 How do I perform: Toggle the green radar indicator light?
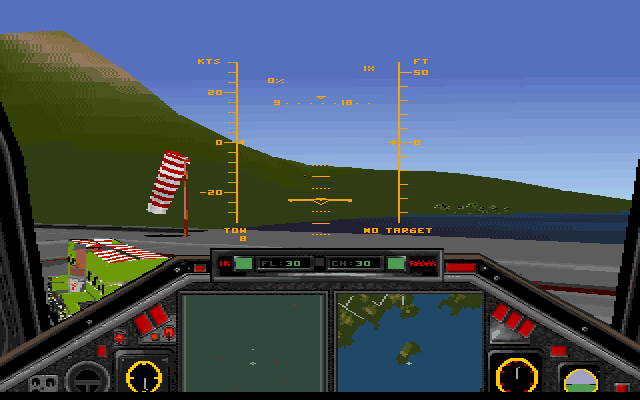(397, 264)
